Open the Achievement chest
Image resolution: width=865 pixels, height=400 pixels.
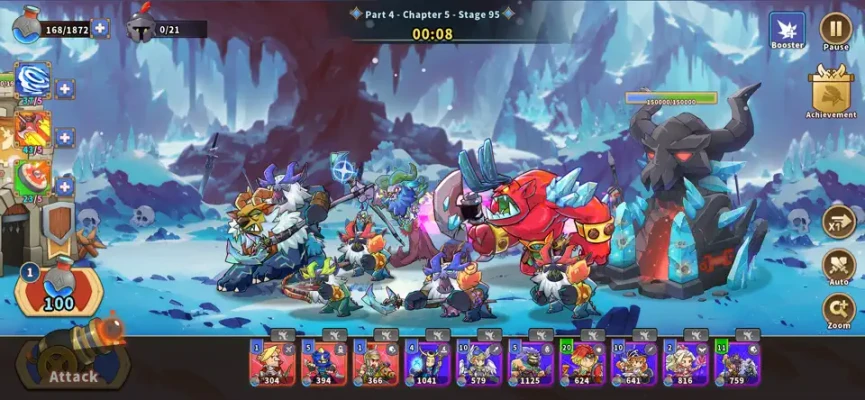831,91
